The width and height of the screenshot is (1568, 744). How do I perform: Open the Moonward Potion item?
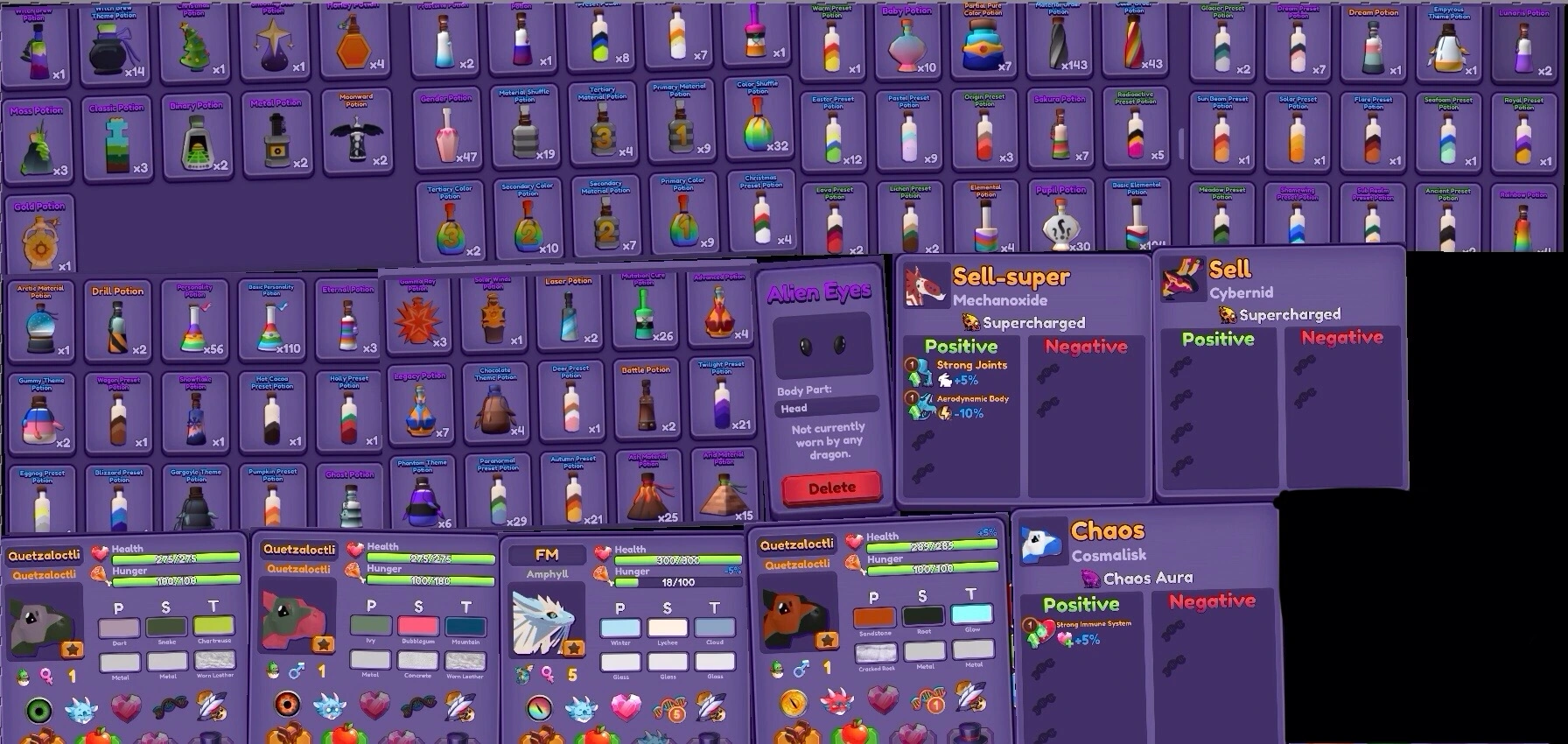(357, 133)
